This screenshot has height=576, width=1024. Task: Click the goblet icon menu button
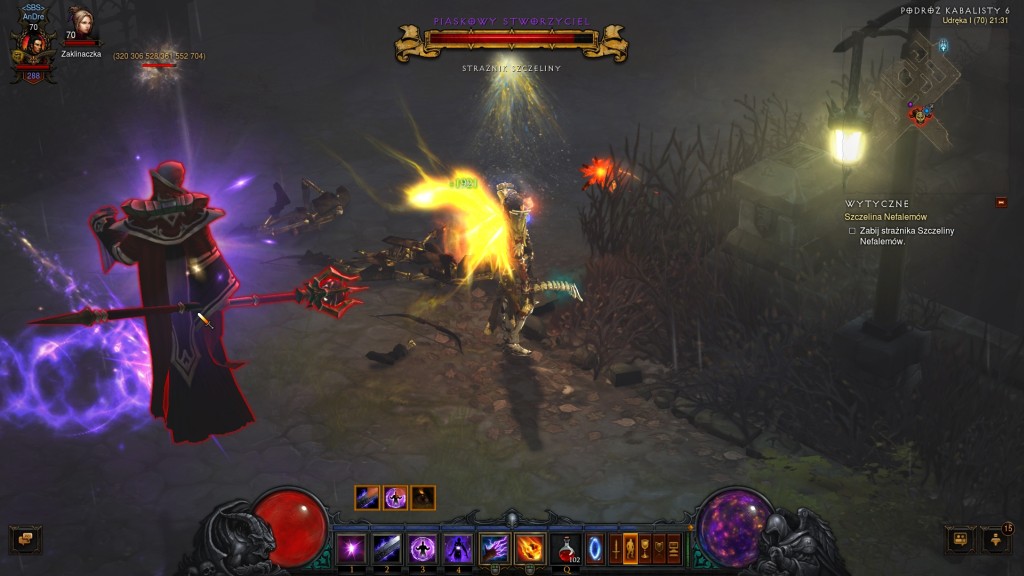point(645,549)
